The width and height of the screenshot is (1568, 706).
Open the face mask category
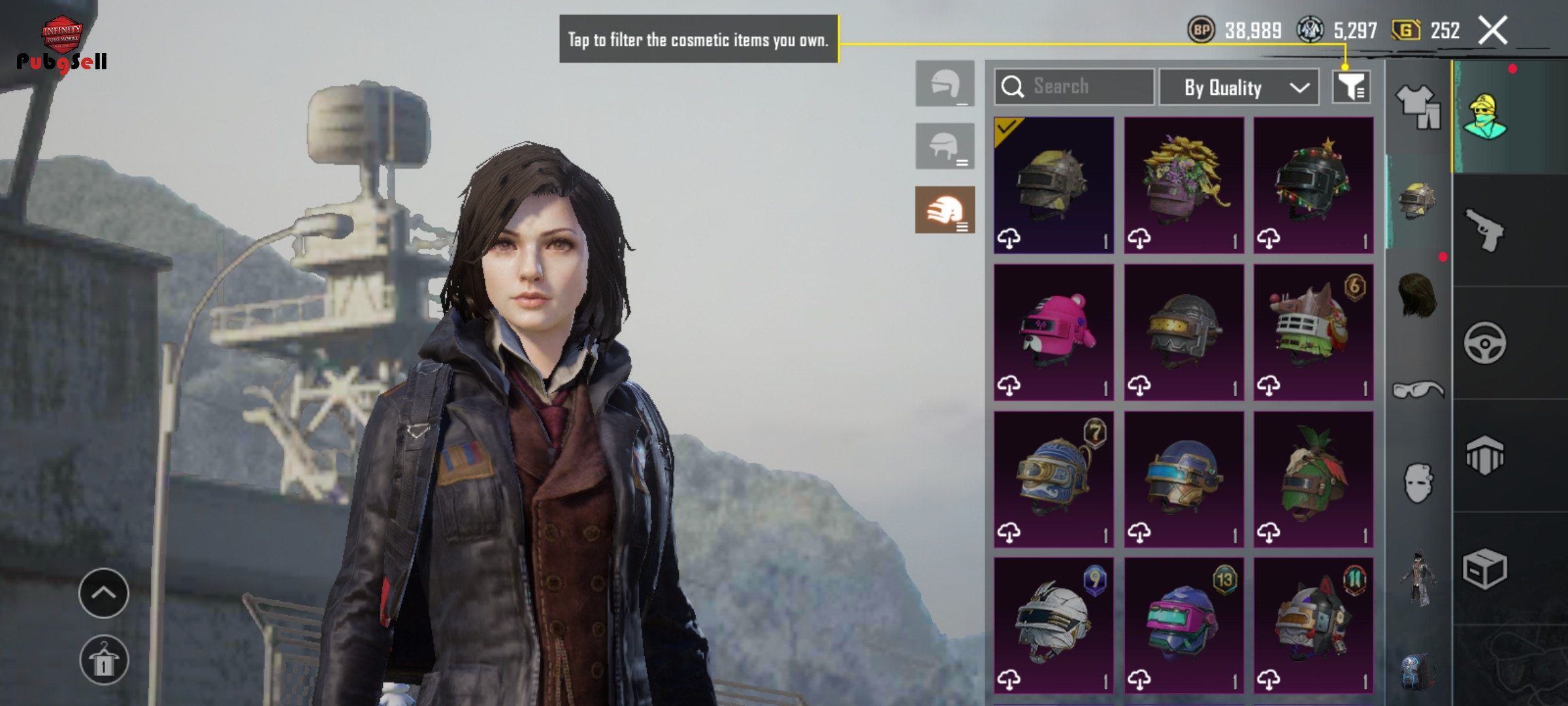[x=1418, y=484]
